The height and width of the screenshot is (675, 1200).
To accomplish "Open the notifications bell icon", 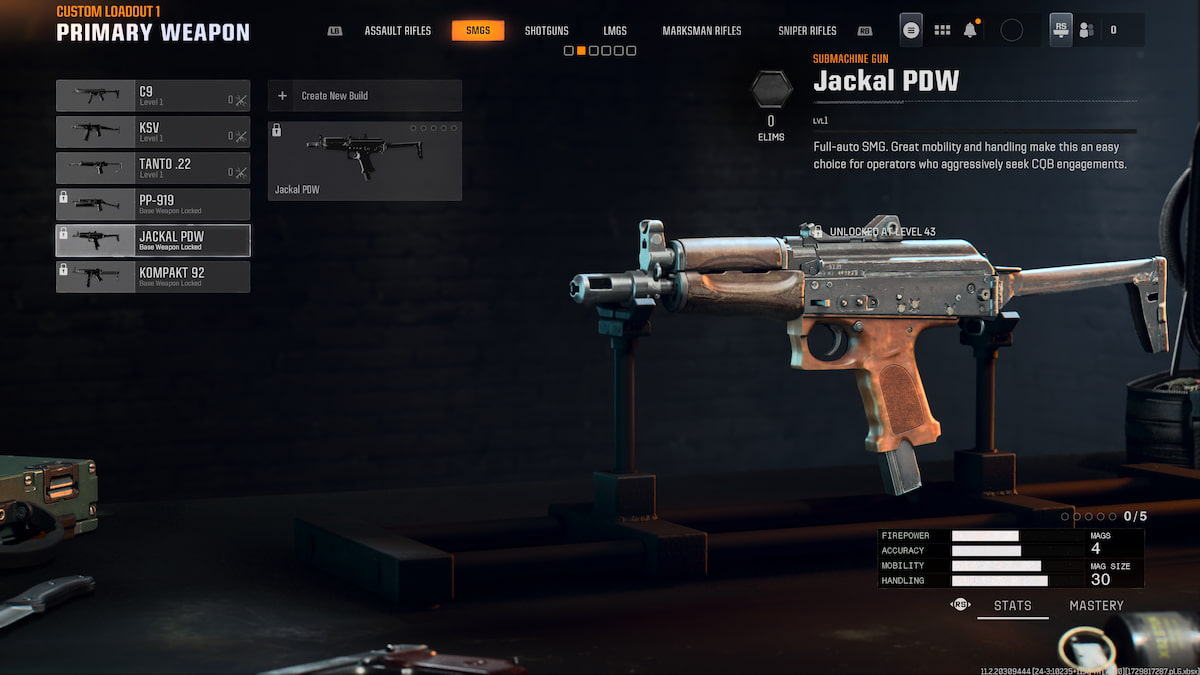I will tap(970, 30).
